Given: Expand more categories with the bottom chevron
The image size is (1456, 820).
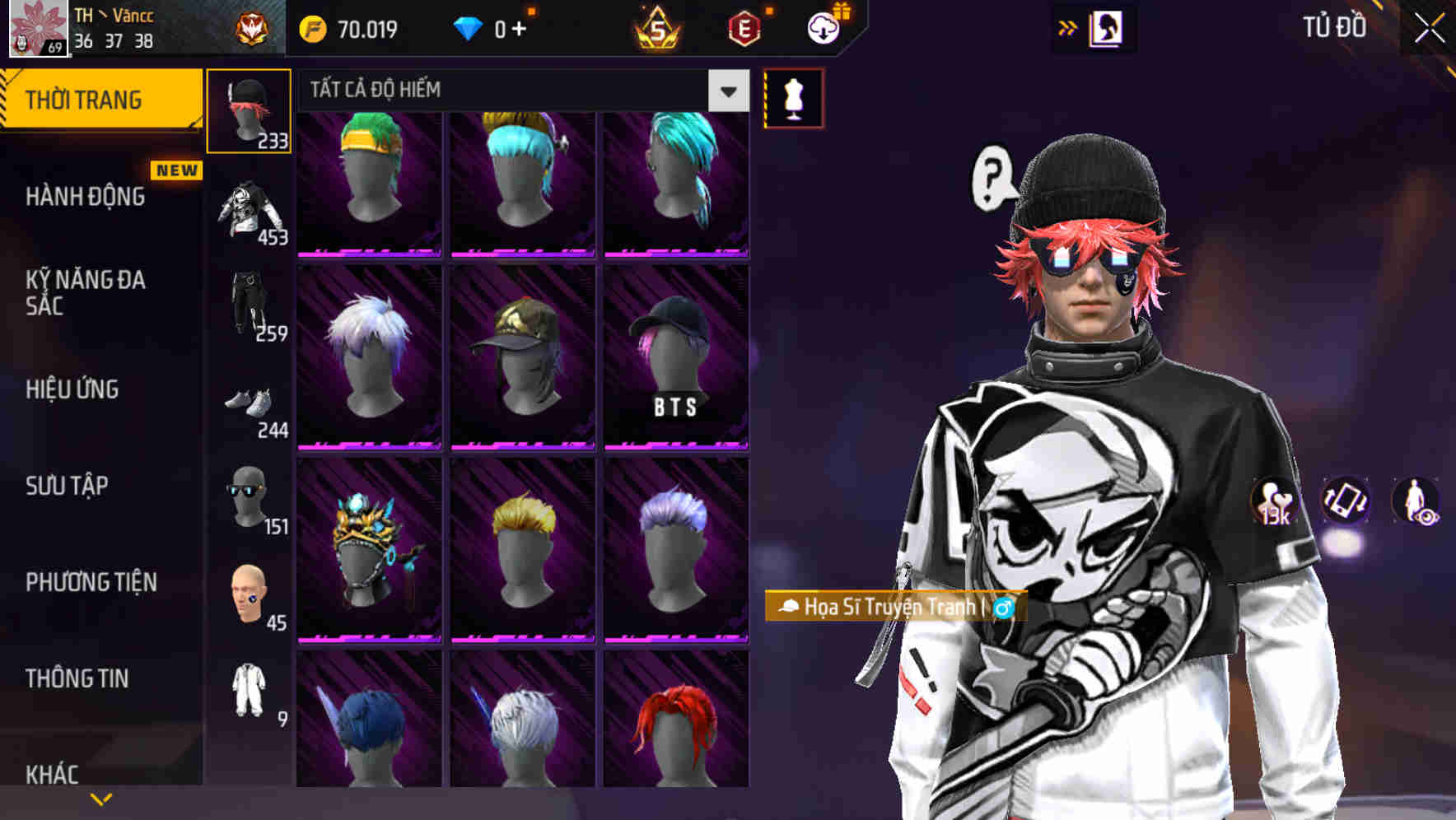Looking at the screenshot, I should [100, 798].
